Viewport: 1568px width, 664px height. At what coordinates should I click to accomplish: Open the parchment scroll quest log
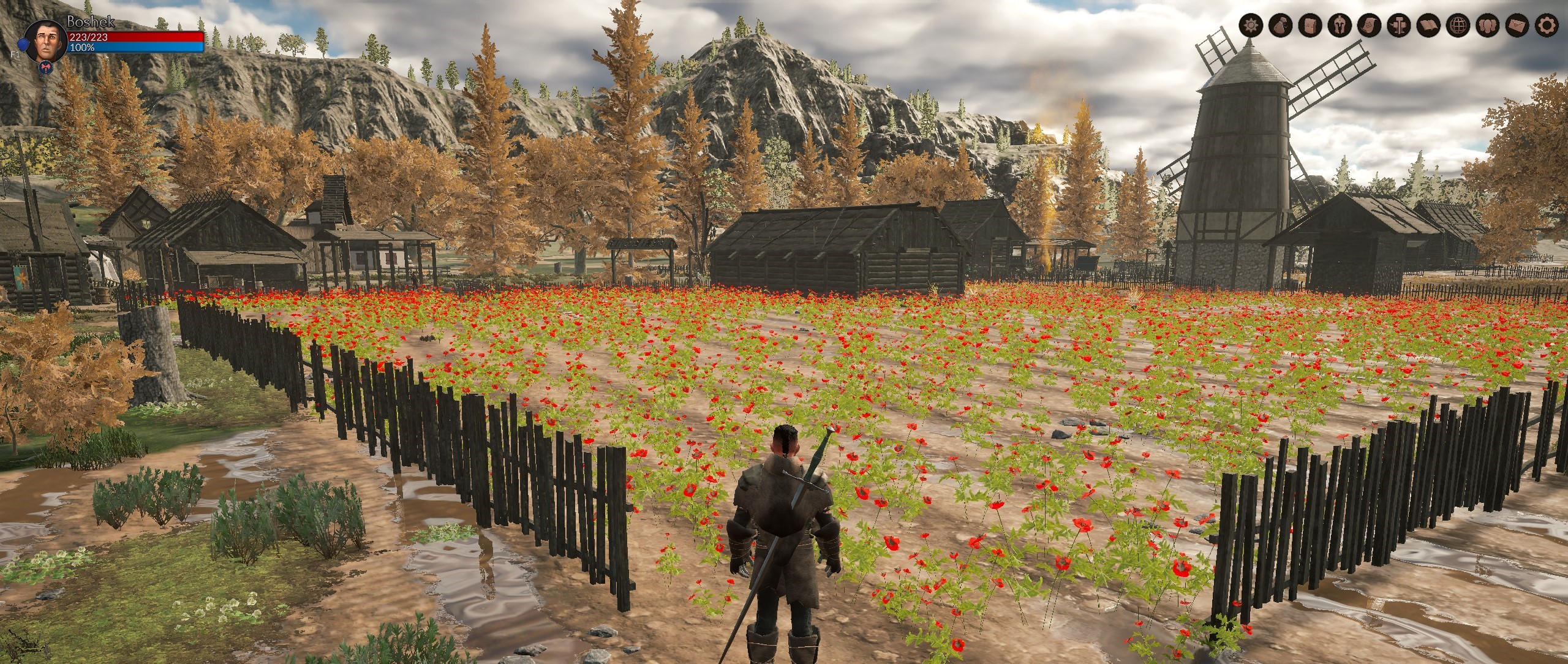point(1368,42)
